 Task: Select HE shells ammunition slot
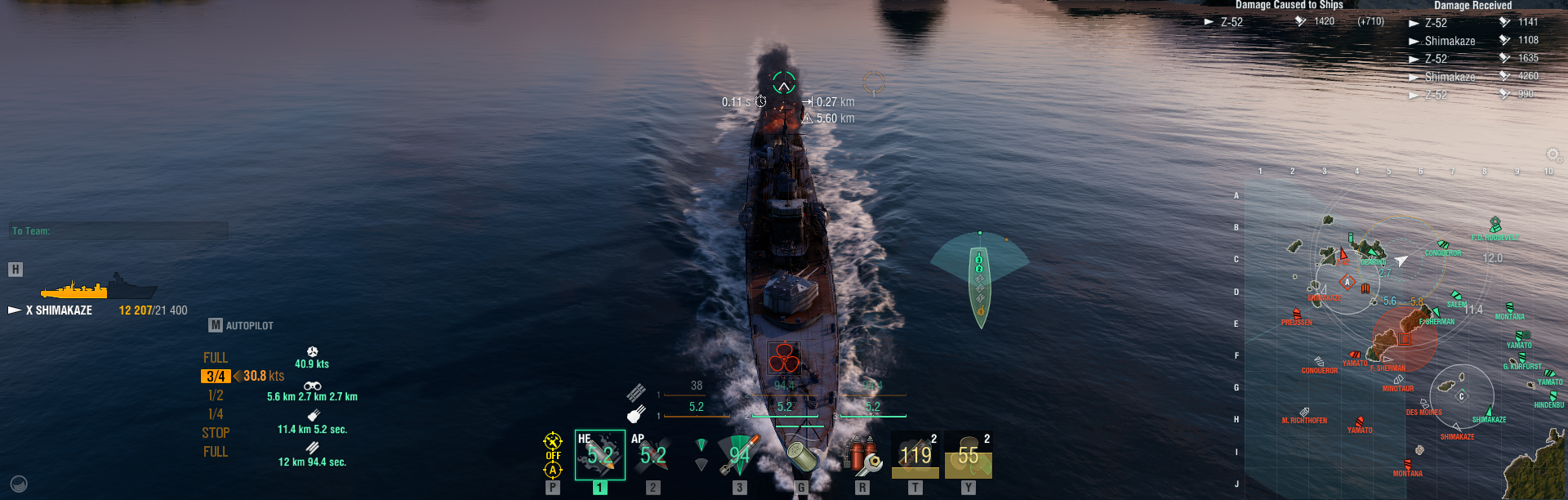(599, 455)
